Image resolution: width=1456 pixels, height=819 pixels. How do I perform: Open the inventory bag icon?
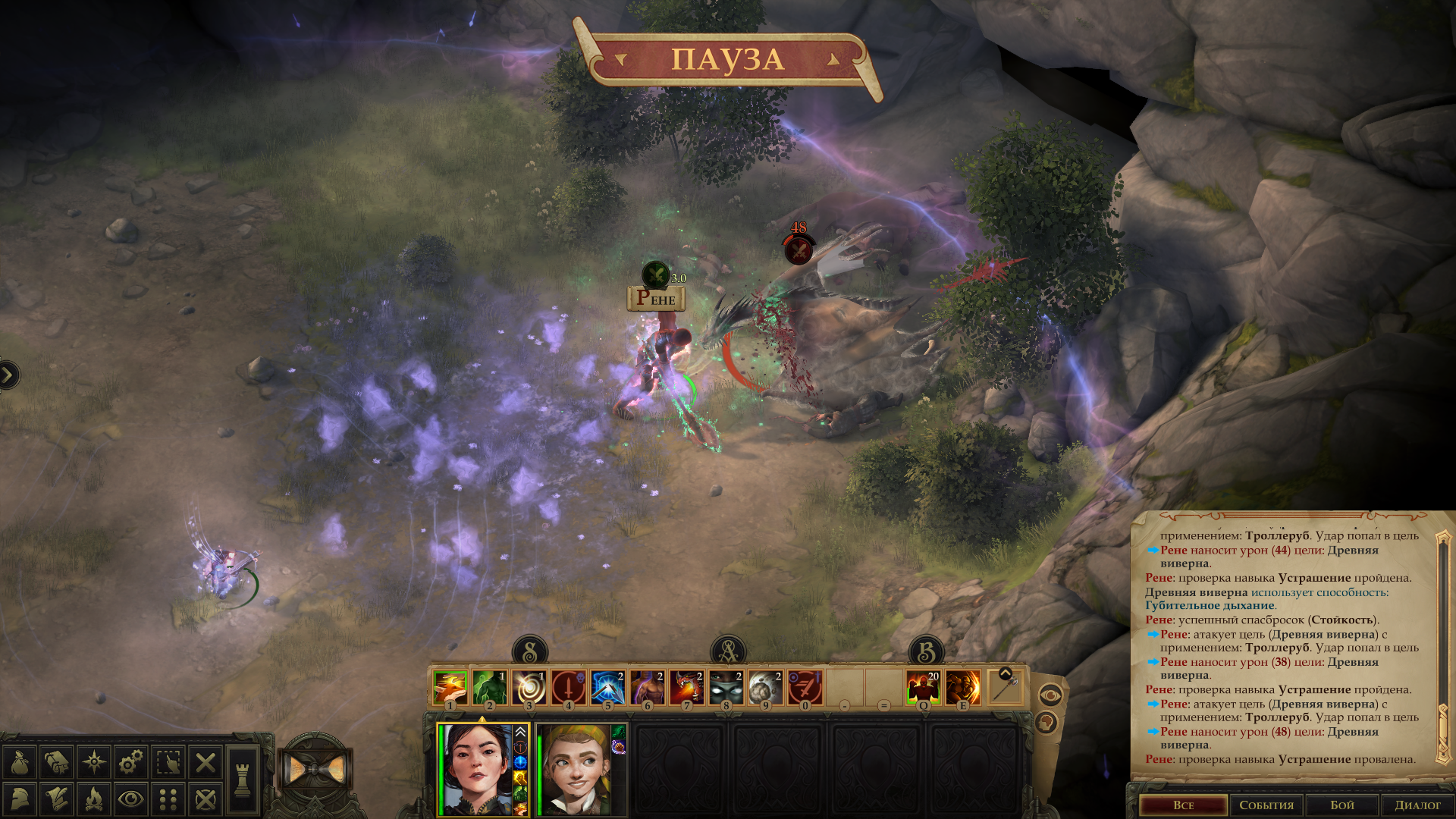(x=20, y=762)
